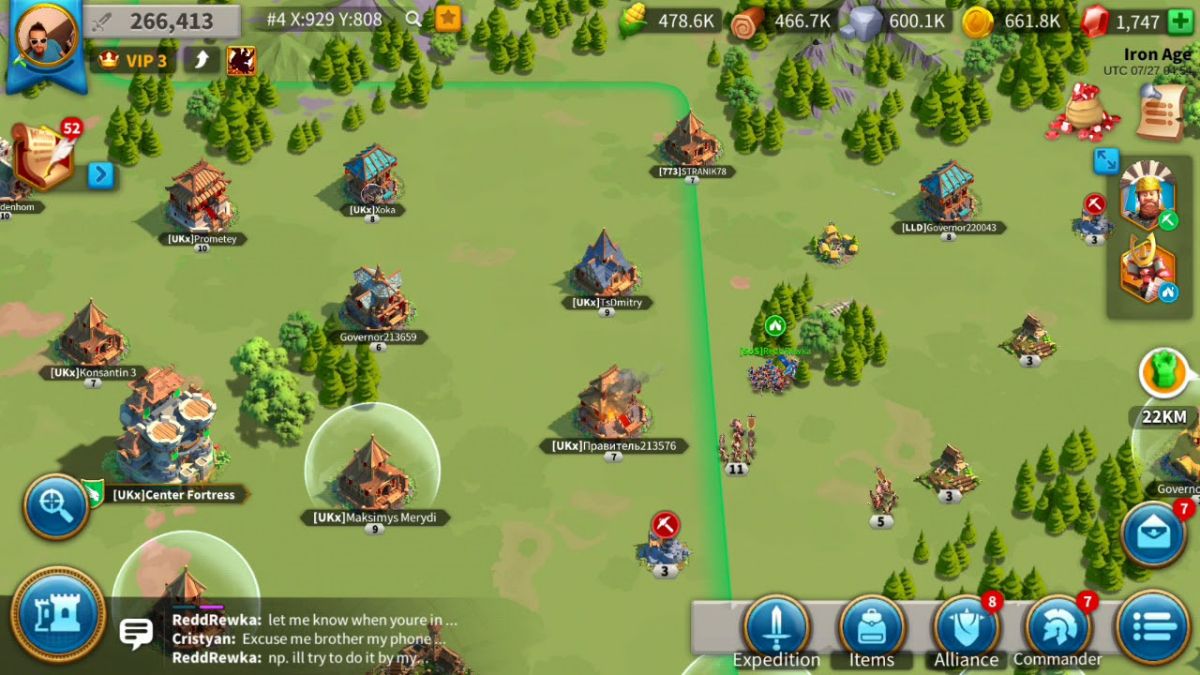The width and height of the screenshot is (1200, 675).
Task: Bookmark this location with the star button
Action: pyautogui.click(x=448, y=18)
